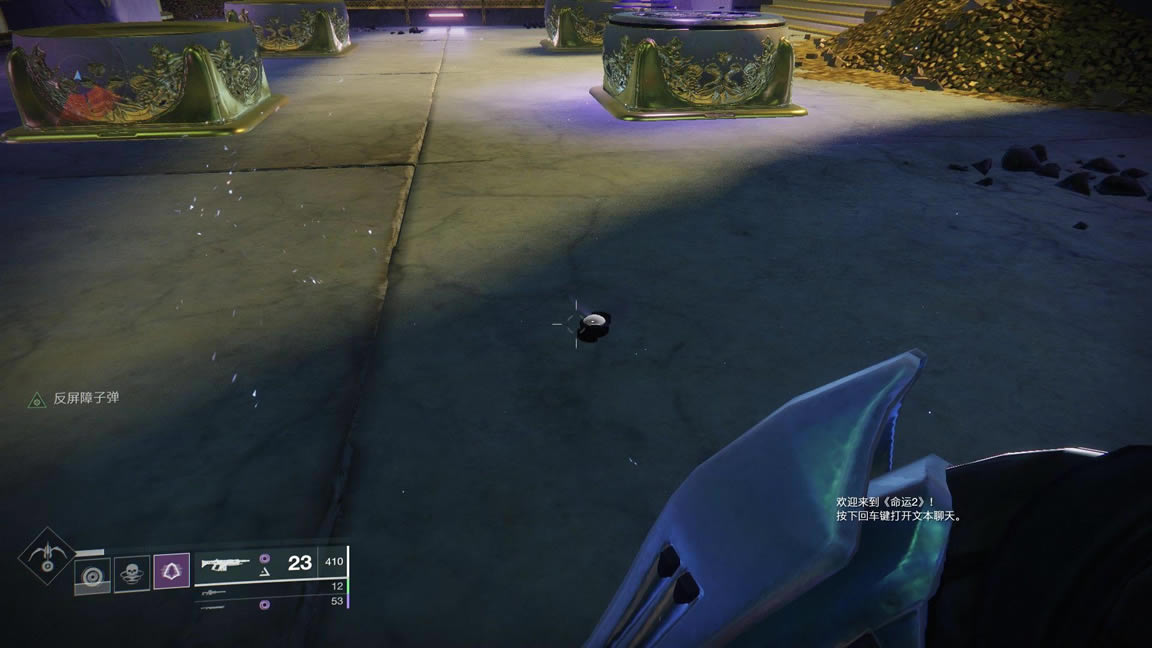Activate the grenade ability slot

tap(93, 575)
